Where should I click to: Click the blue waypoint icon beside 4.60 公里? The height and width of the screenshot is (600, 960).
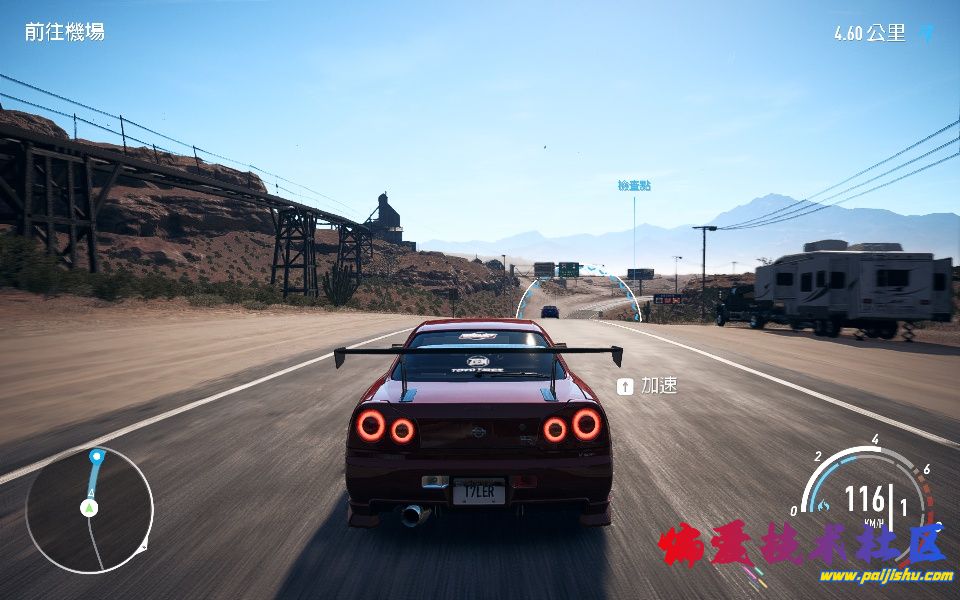click(927, 34)
